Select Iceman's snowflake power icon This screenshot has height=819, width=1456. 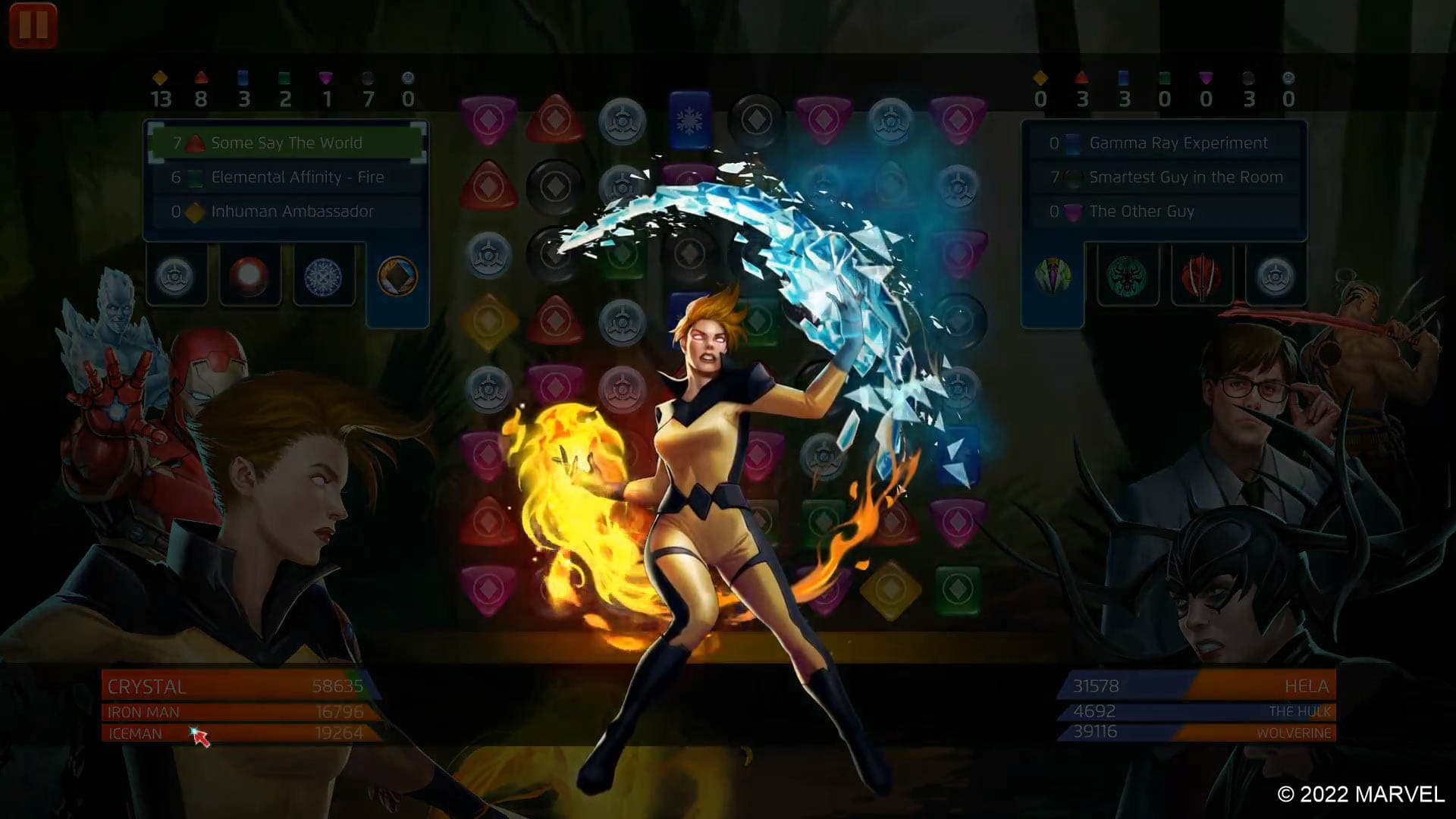[324, 275]
